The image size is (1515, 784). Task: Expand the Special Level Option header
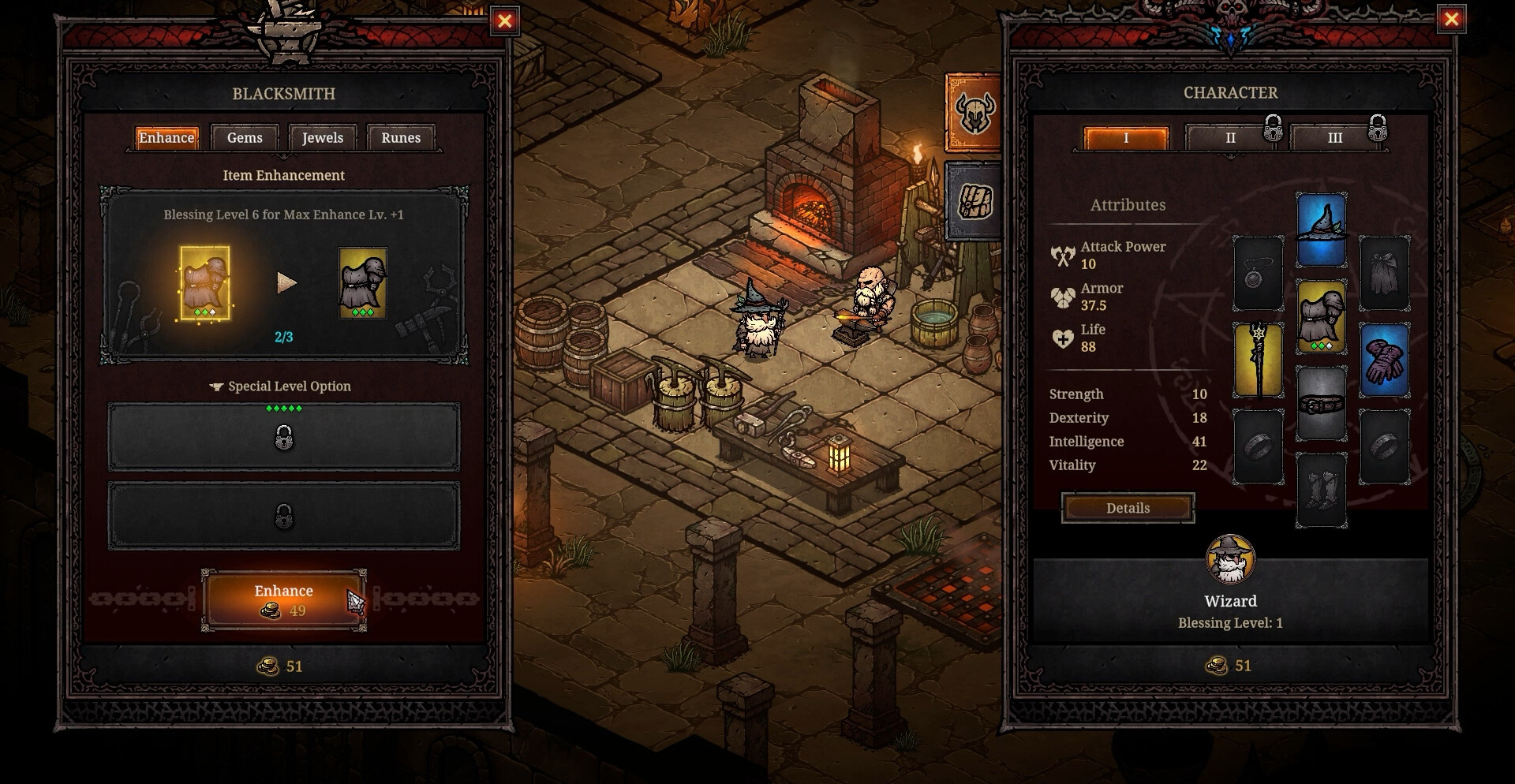tap(282, 386)
